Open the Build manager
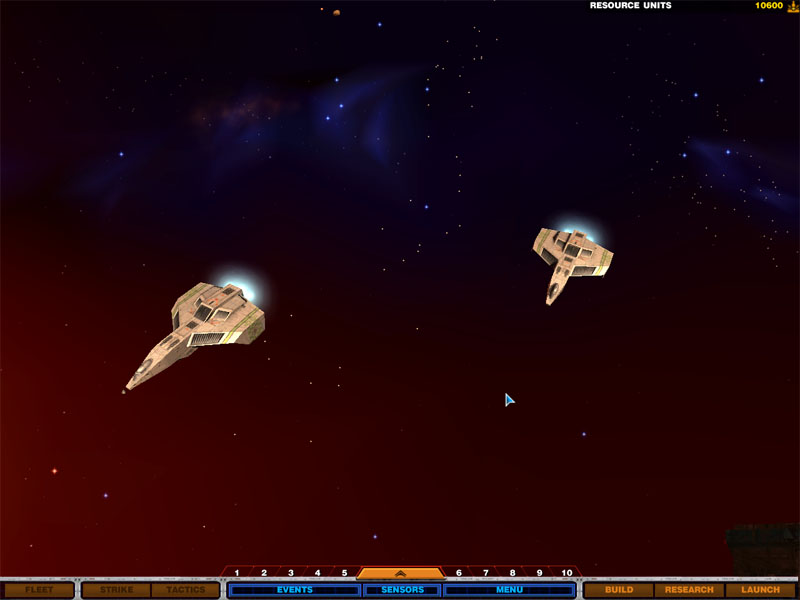The image size is (800, 600). [619, 590]
